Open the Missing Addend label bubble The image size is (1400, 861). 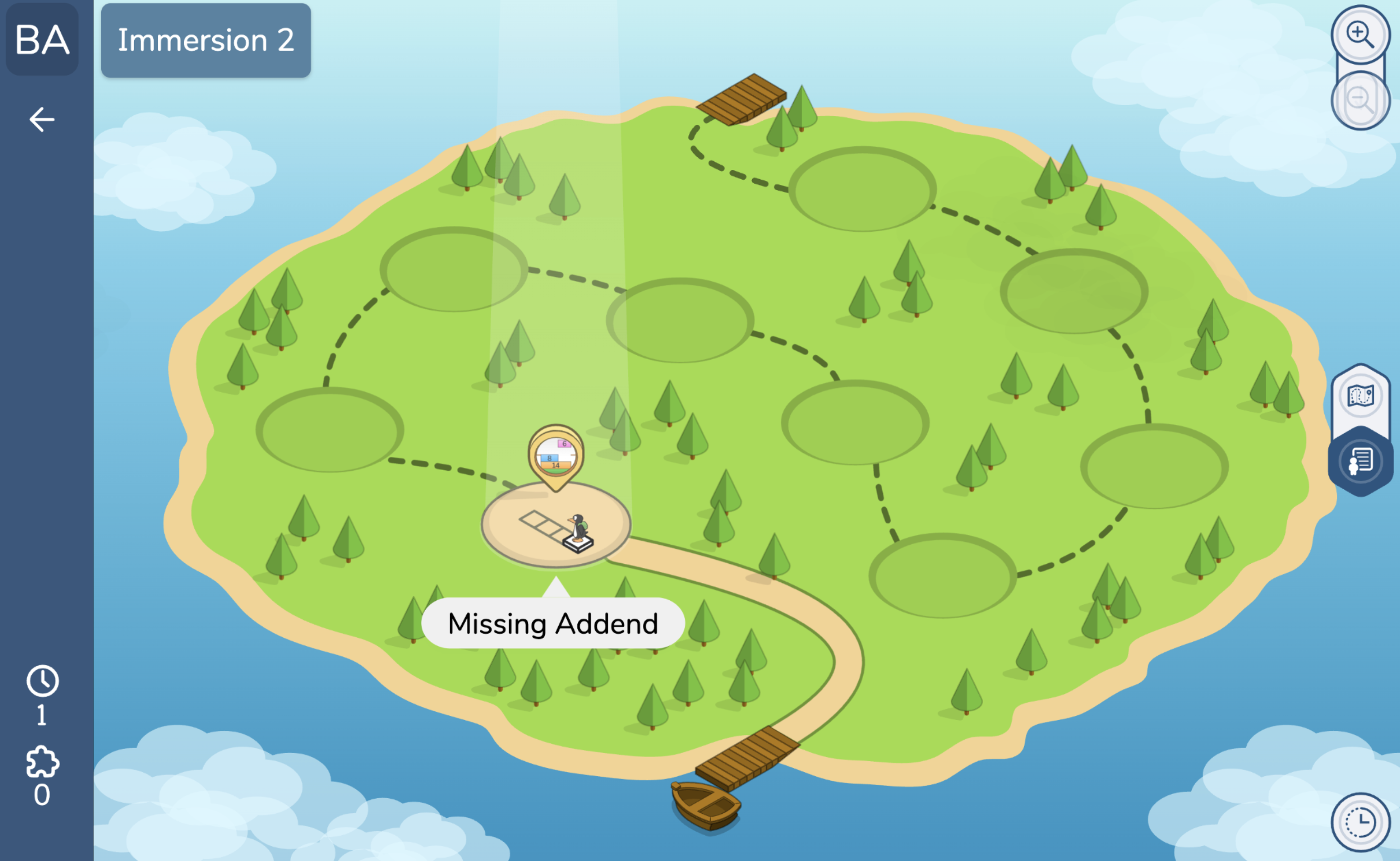coord(552,623)
